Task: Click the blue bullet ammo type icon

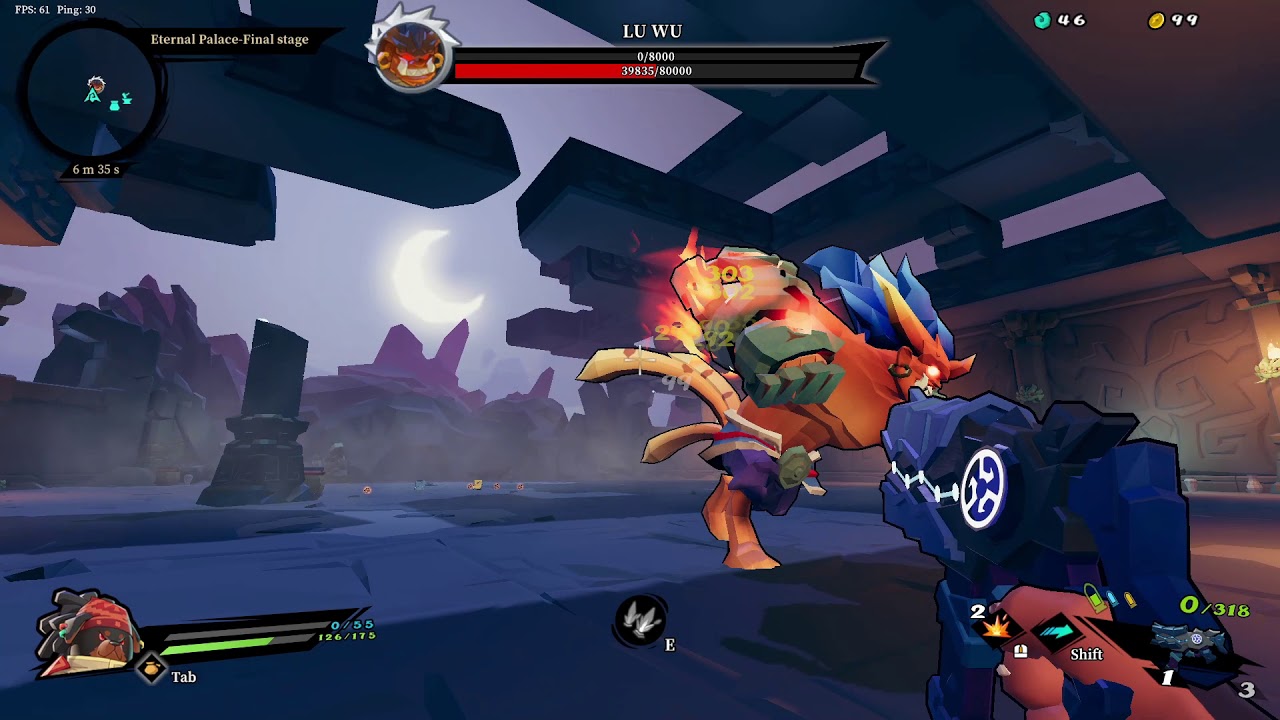Action: 1113,597
